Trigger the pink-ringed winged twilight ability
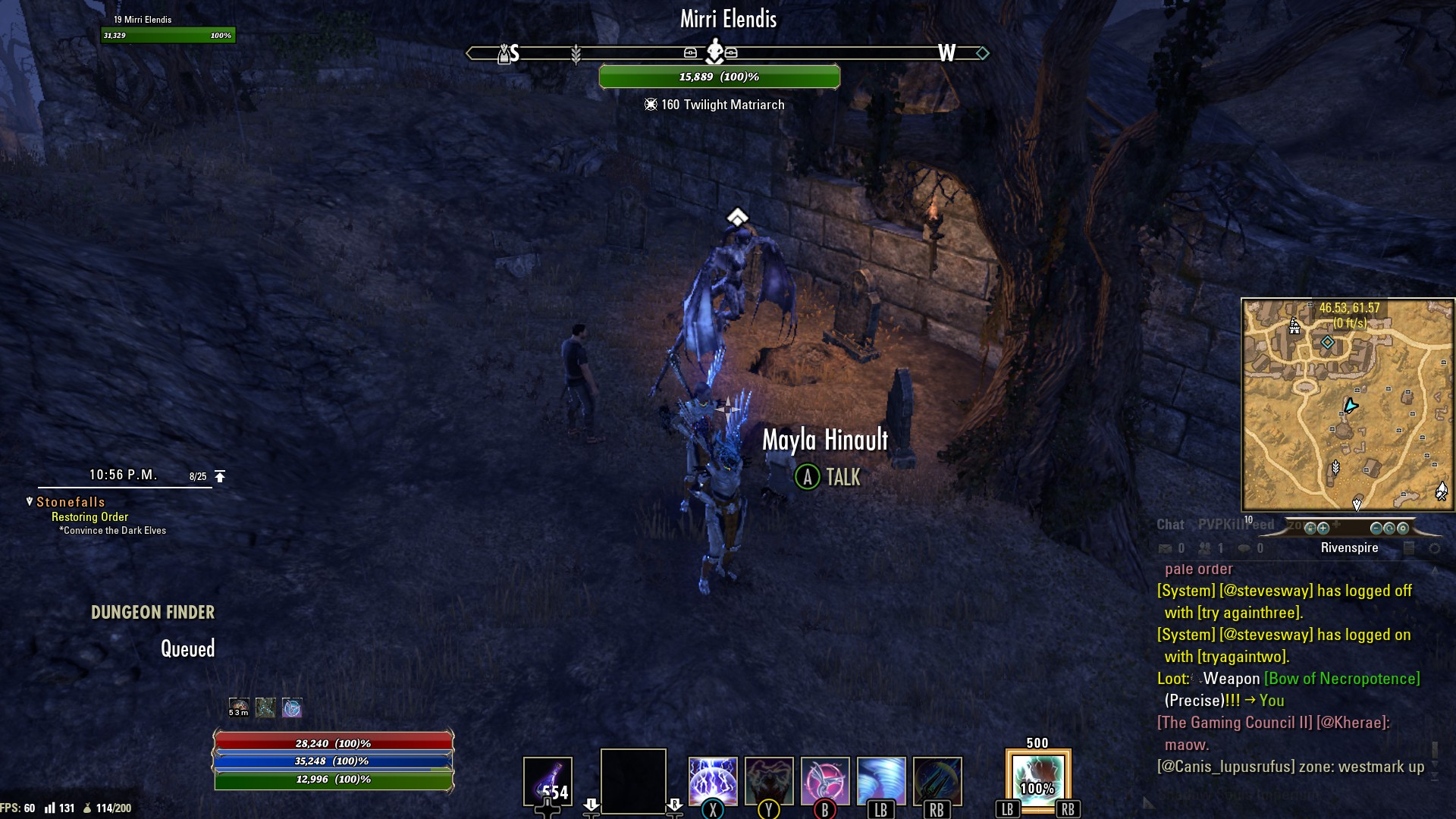The image size is (1456, 819). 825,780
